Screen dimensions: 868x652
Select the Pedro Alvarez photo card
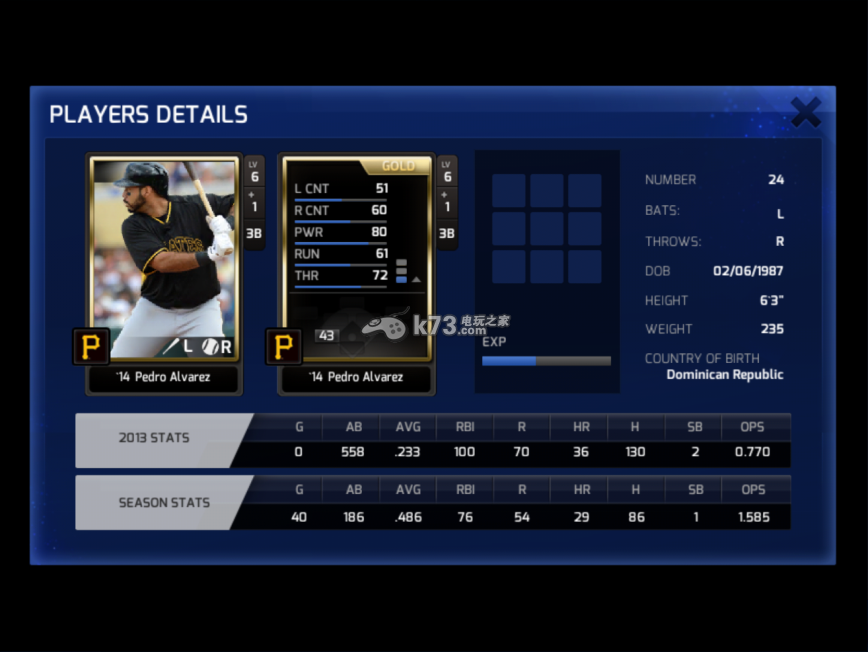[x=165, y=258]
